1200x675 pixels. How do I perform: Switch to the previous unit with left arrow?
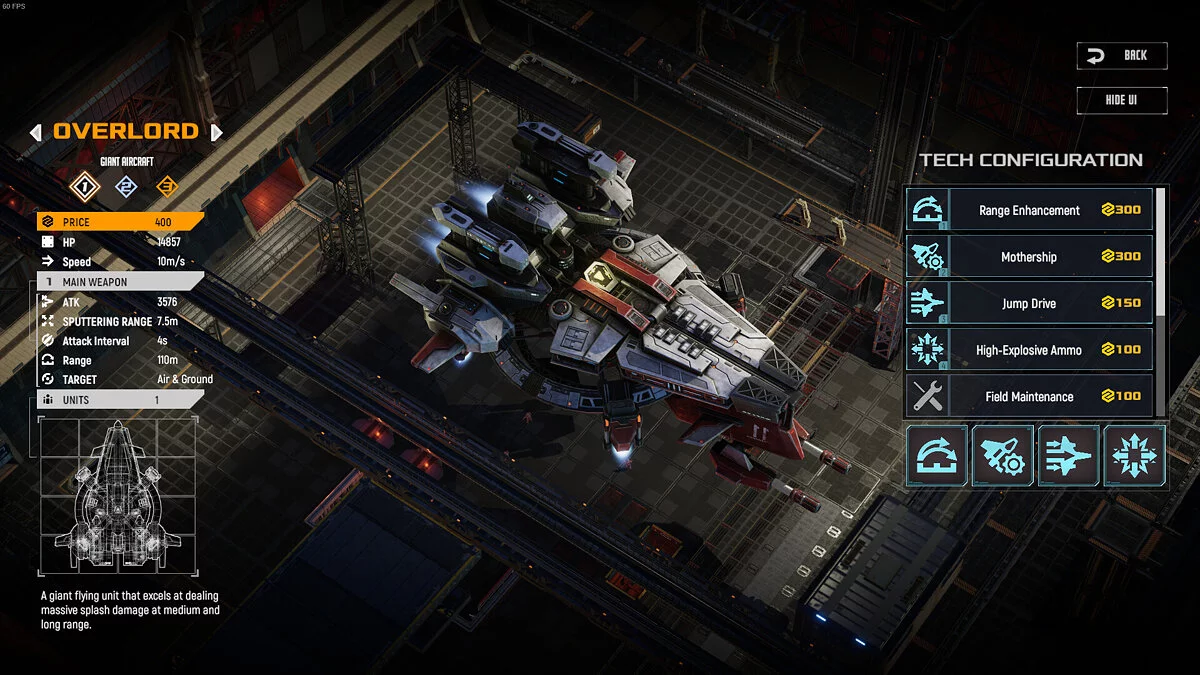[x=36, y=132]
